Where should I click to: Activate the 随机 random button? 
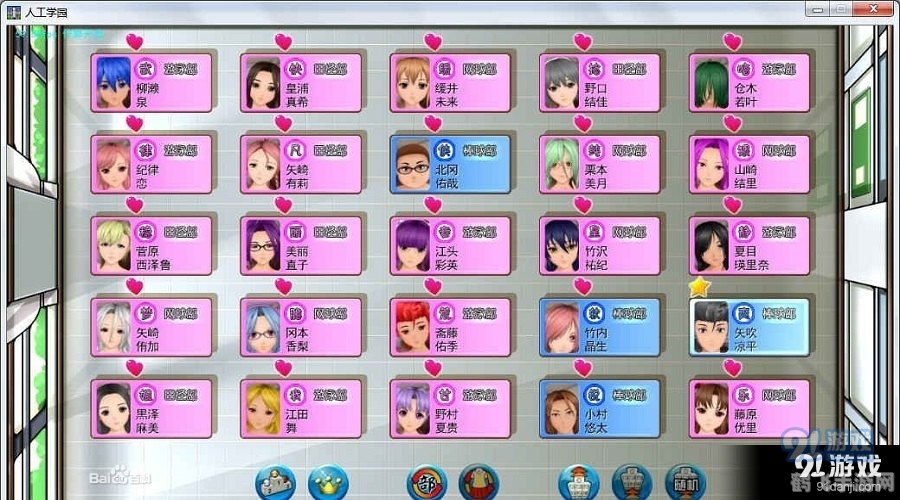click(684, 482)
